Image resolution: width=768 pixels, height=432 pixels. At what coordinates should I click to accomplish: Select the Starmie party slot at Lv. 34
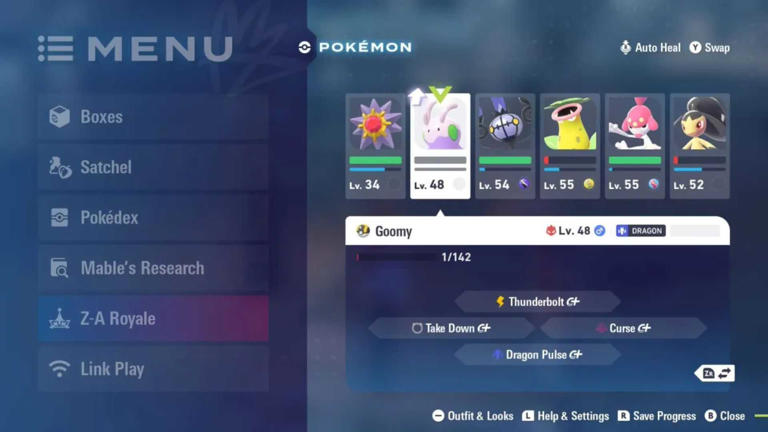click(x=375, y=146)
